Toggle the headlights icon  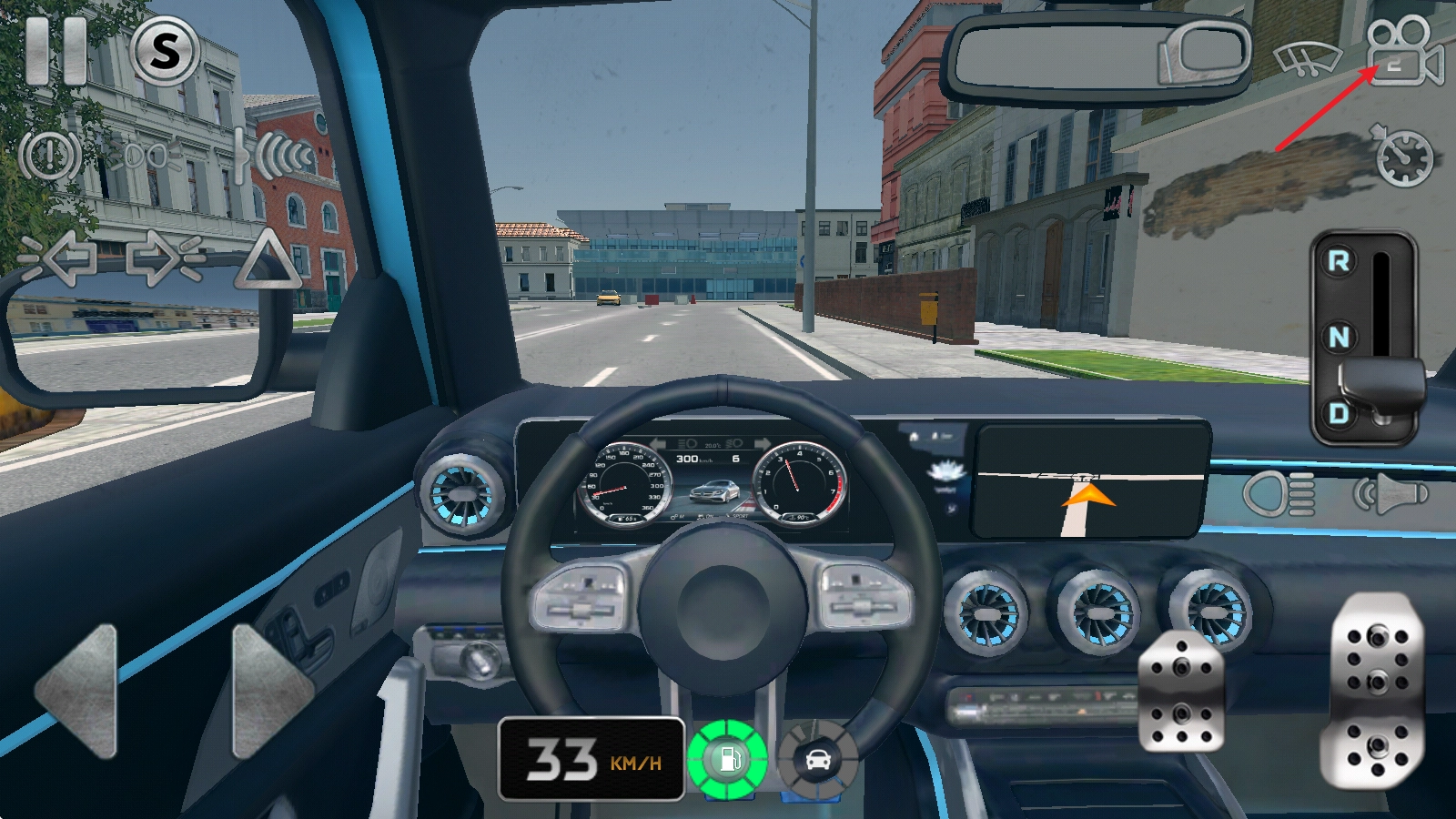[x=1279, y=494]
